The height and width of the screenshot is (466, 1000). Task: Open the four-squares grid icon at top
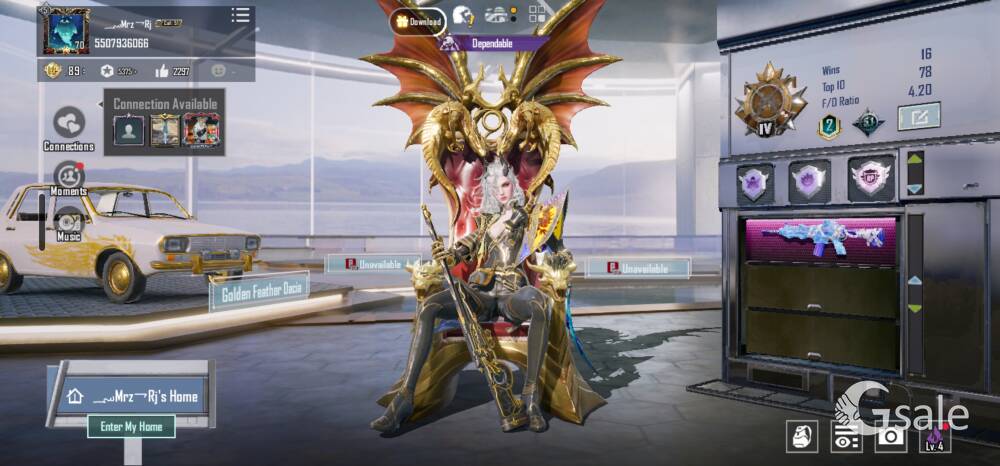[537, 14]
